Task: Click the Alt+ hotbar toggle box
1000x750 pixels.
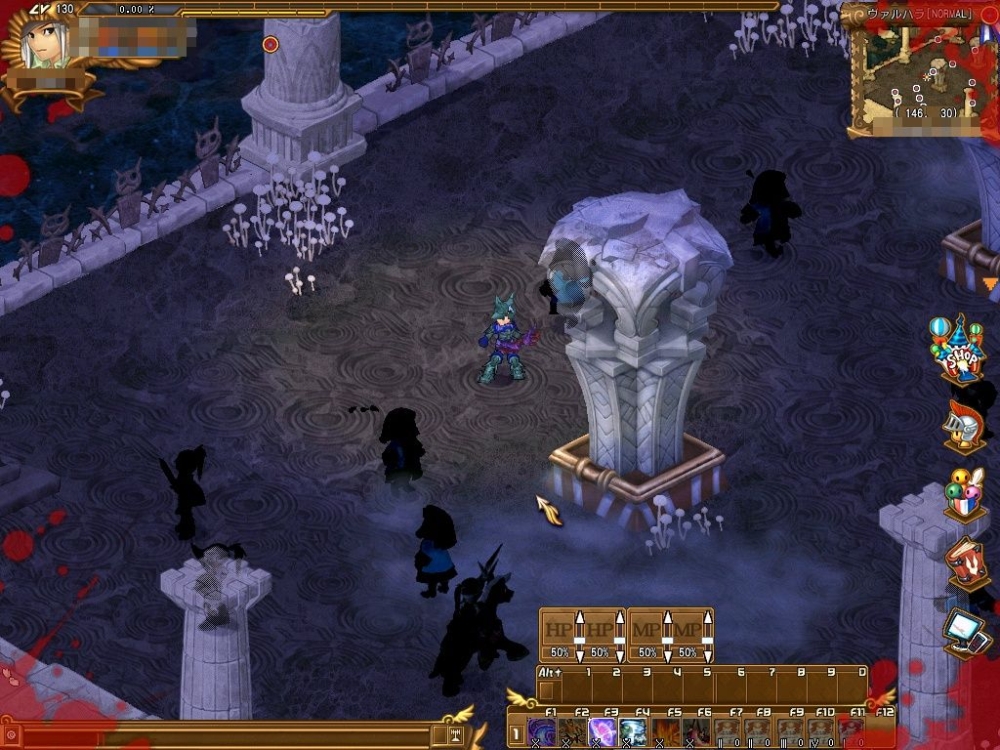Action: point(546,690)
